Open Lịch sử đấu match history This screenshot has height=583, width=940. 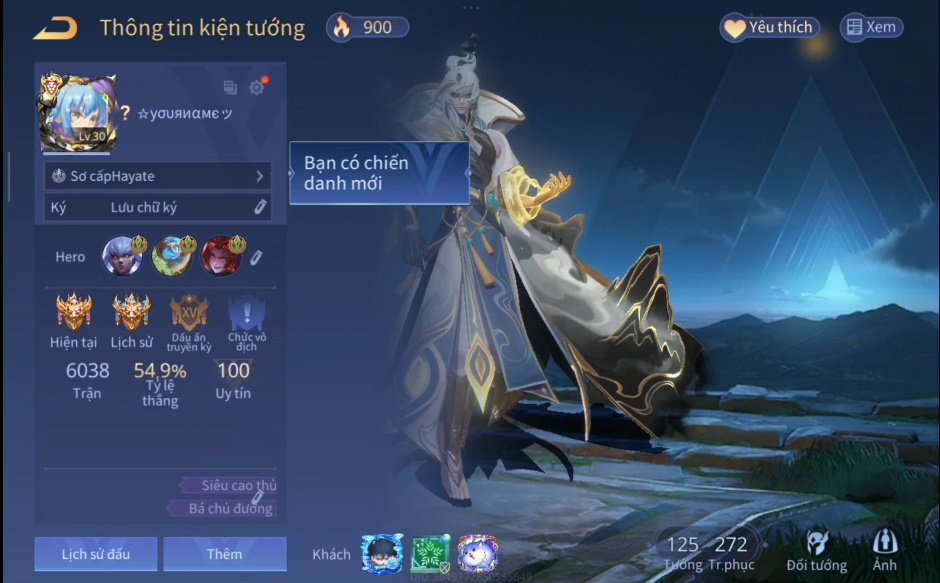[95, 554]
